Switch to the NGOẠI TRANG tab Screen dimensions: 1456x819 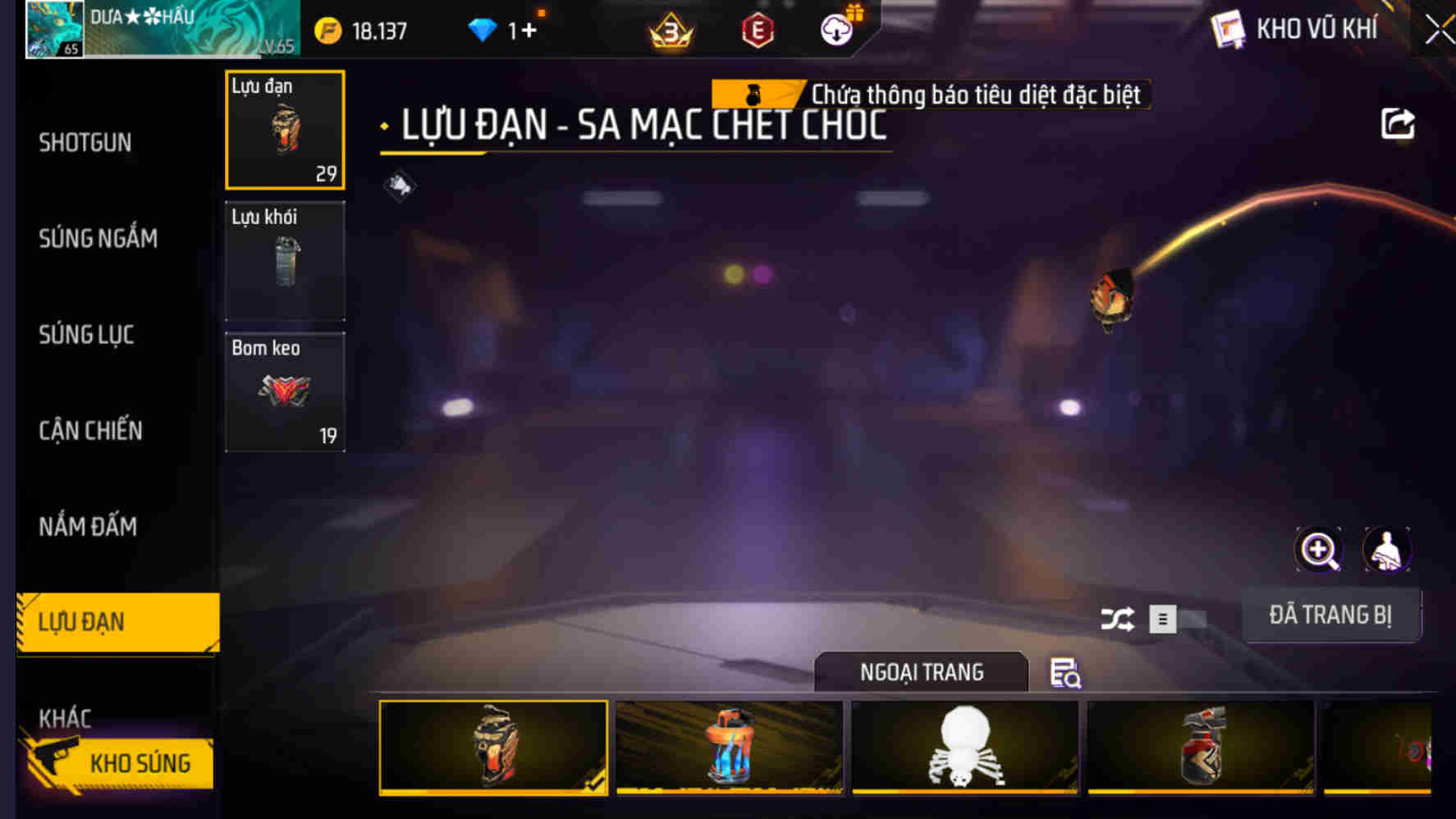point(921,672)
